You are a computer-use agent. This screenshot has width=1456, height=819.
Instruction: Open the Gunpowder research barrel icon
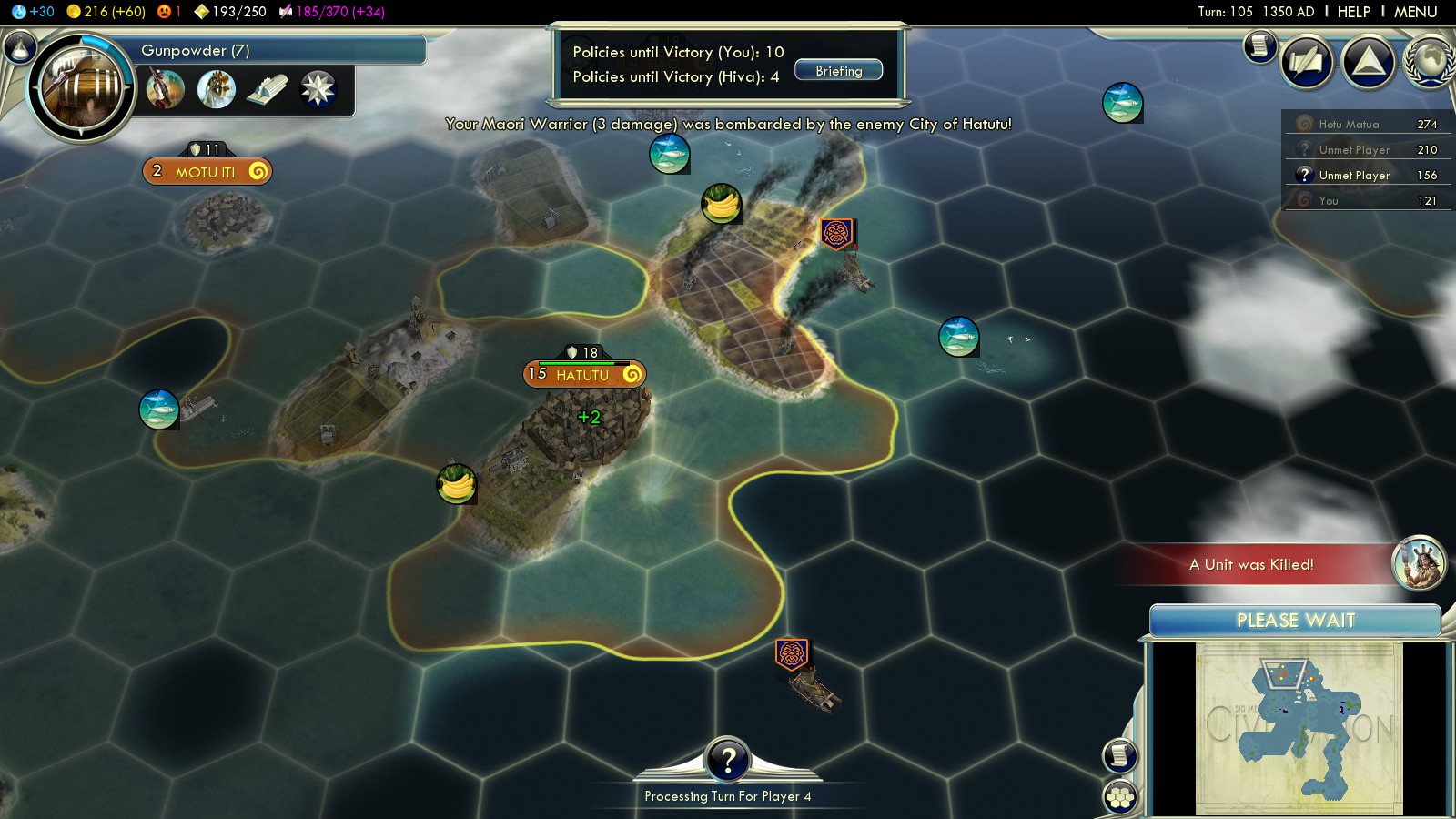click(x=82, y=88)
